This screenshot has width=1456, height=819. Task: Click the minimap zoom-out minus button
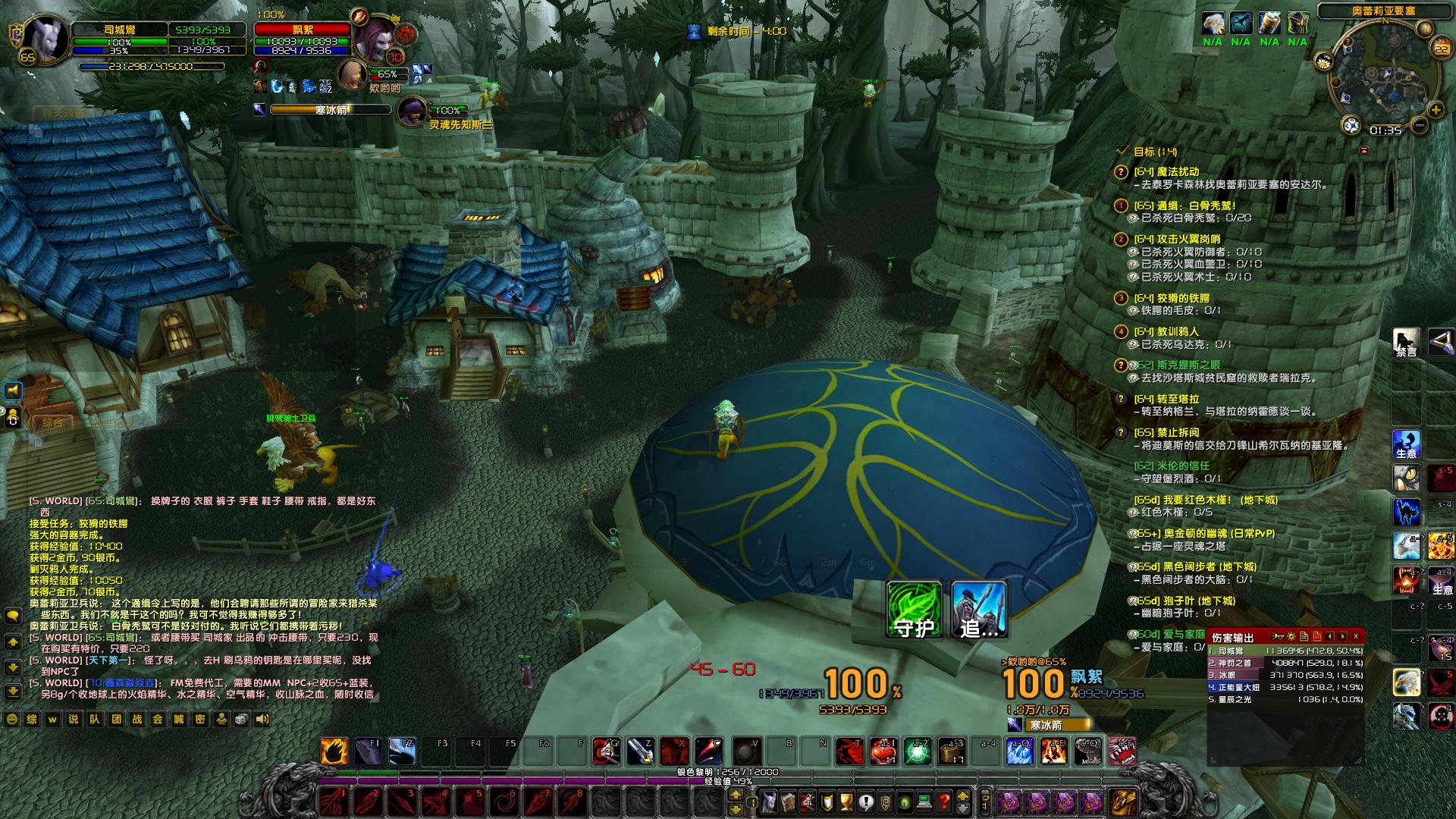[1419, 126]
